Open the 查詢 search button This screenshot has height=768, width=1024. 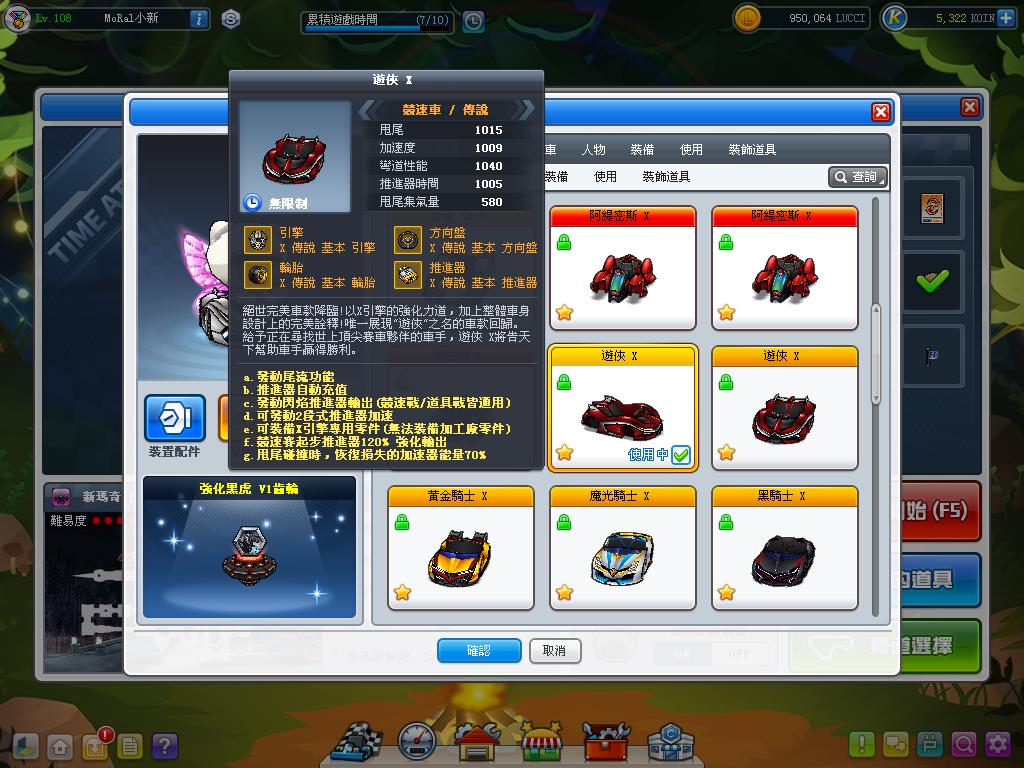(x=857, y=177)
